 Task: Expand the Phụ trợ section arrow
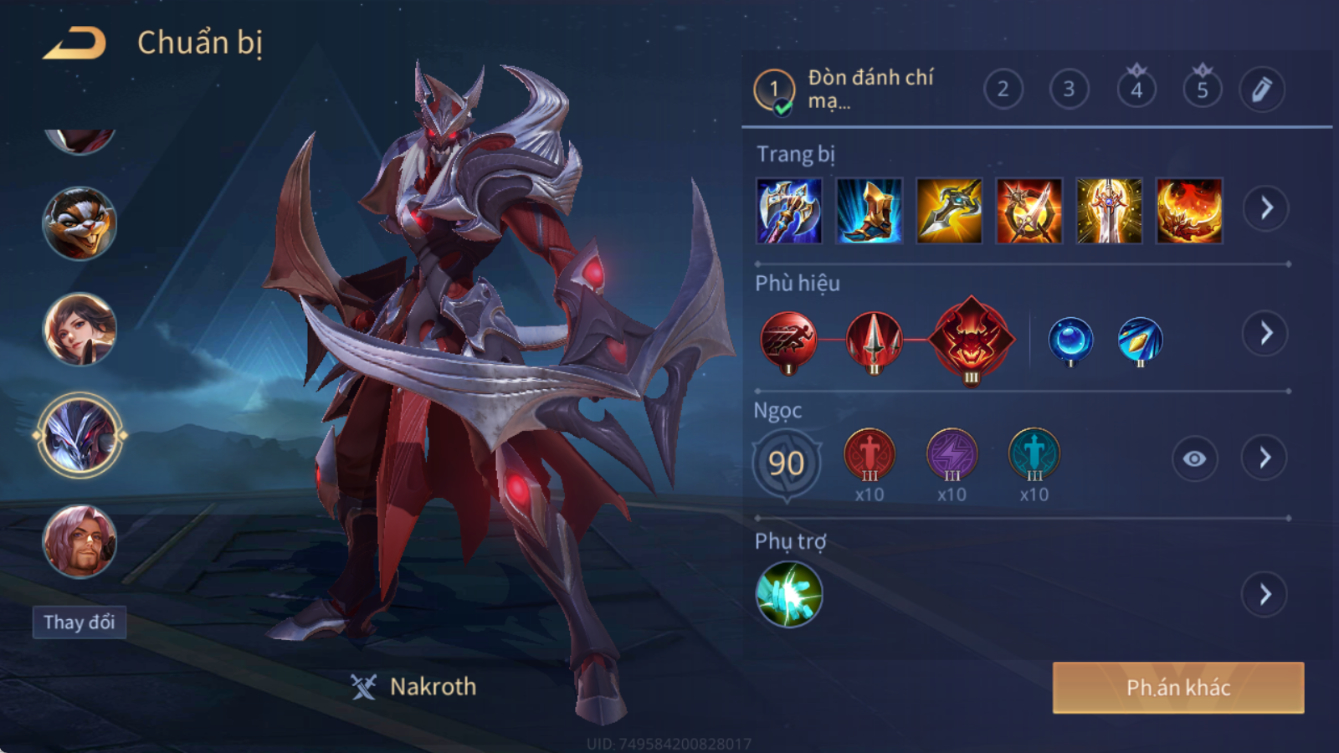1265,594
